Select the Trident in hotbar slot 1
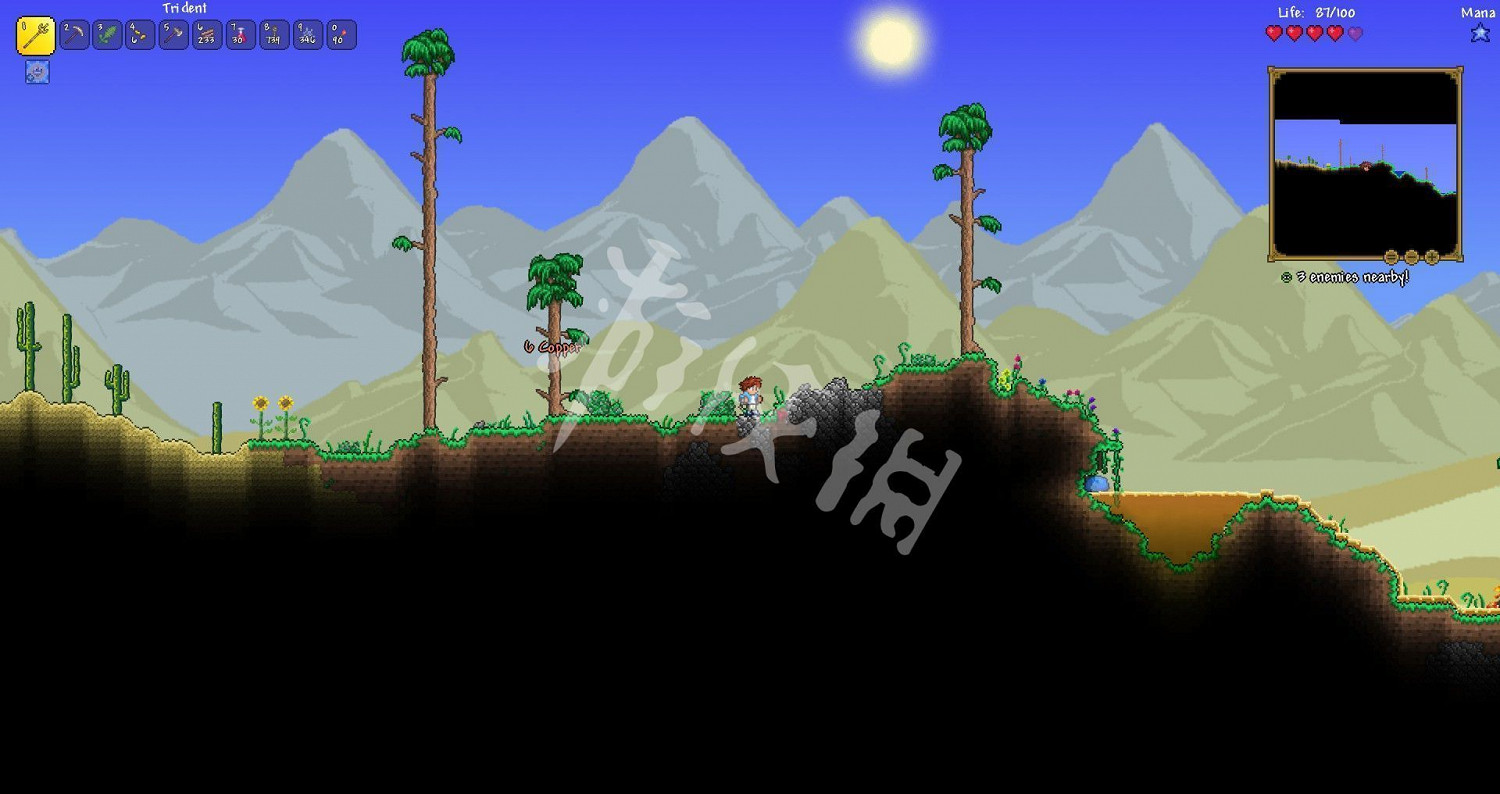The image size is (1500, 794). (x=37, y=34)
